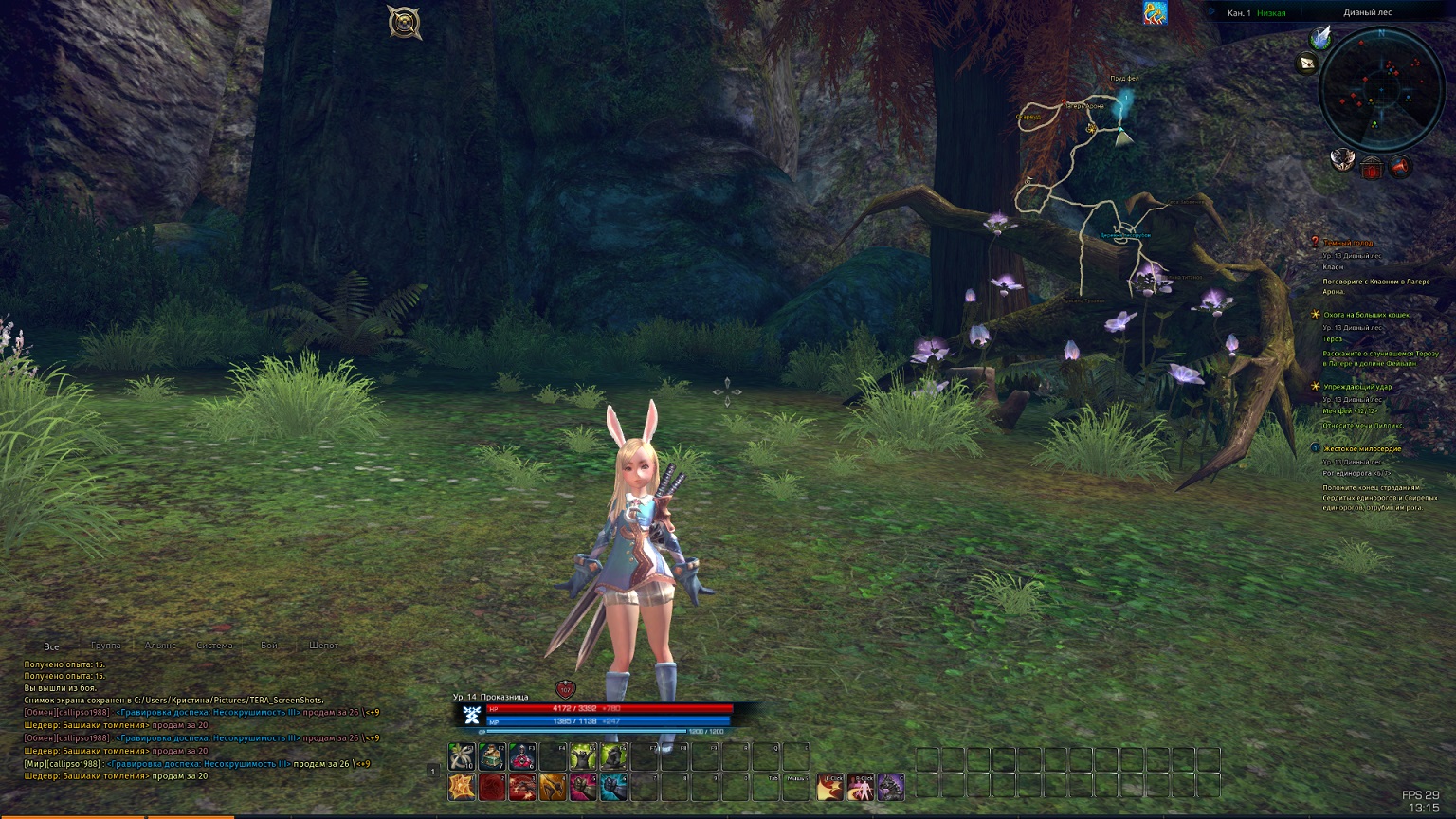Click the round gold emblem at top
The width and height of the screenshot is (1456, 819).
click(x=405, y=22)
